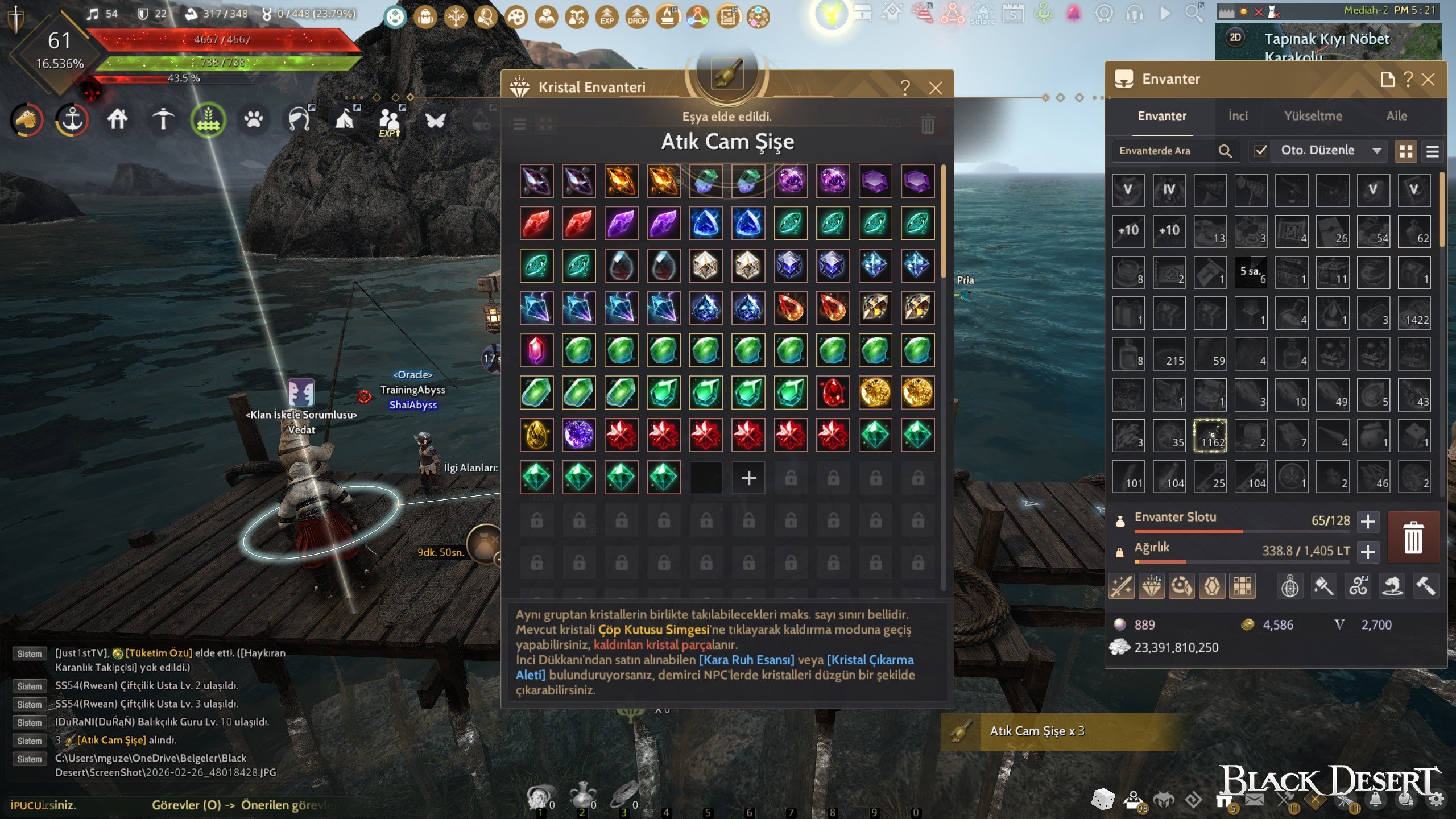Image resolution: width=1456 pixels, height=819 pixels.
Task: Click the trash bin icon in Kristal Envanteri
Action: point(929,124)
